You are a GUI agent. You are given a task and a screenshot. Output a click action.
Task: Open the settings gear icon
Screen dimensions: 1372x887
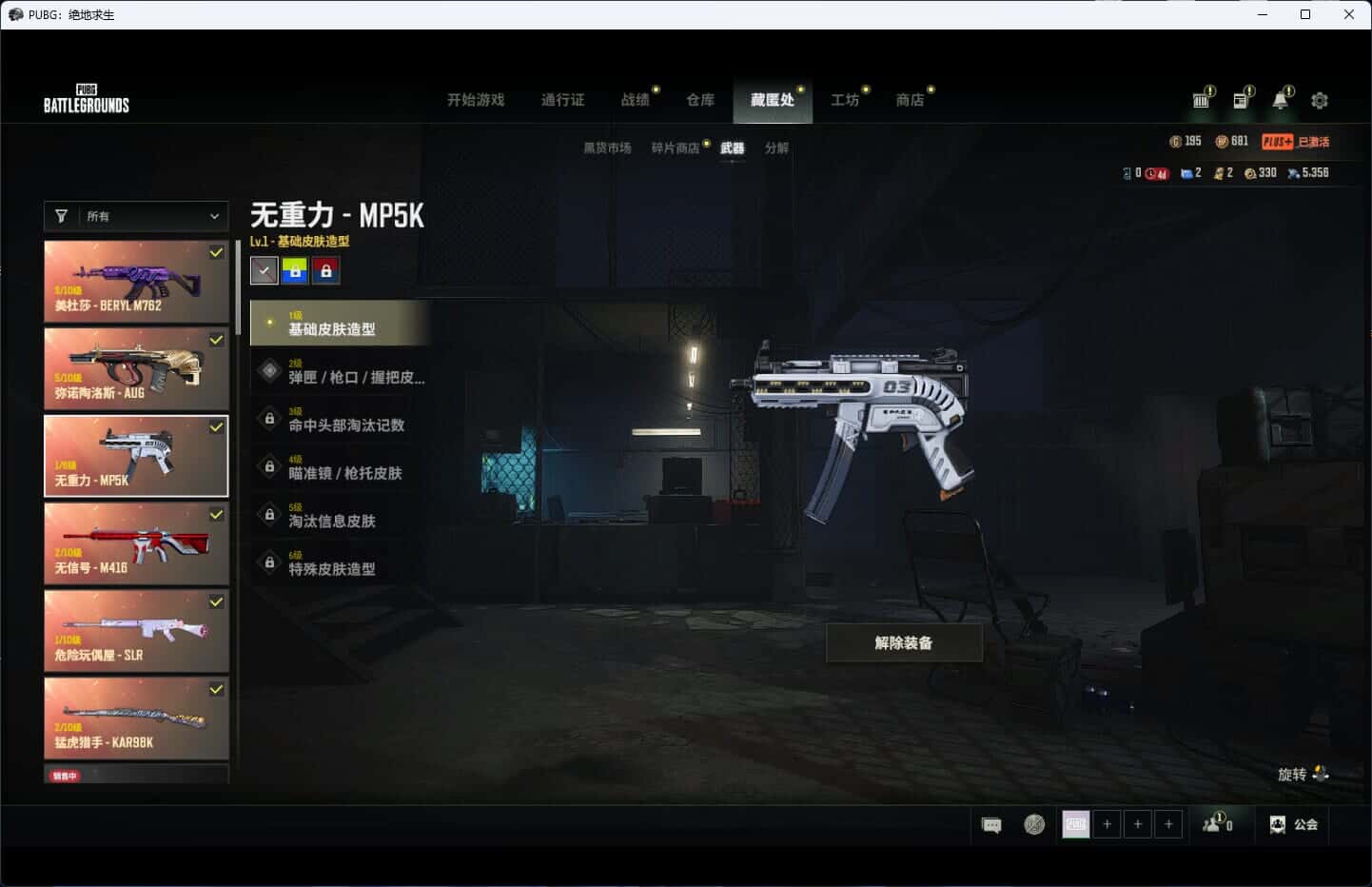click(1320, 100)
